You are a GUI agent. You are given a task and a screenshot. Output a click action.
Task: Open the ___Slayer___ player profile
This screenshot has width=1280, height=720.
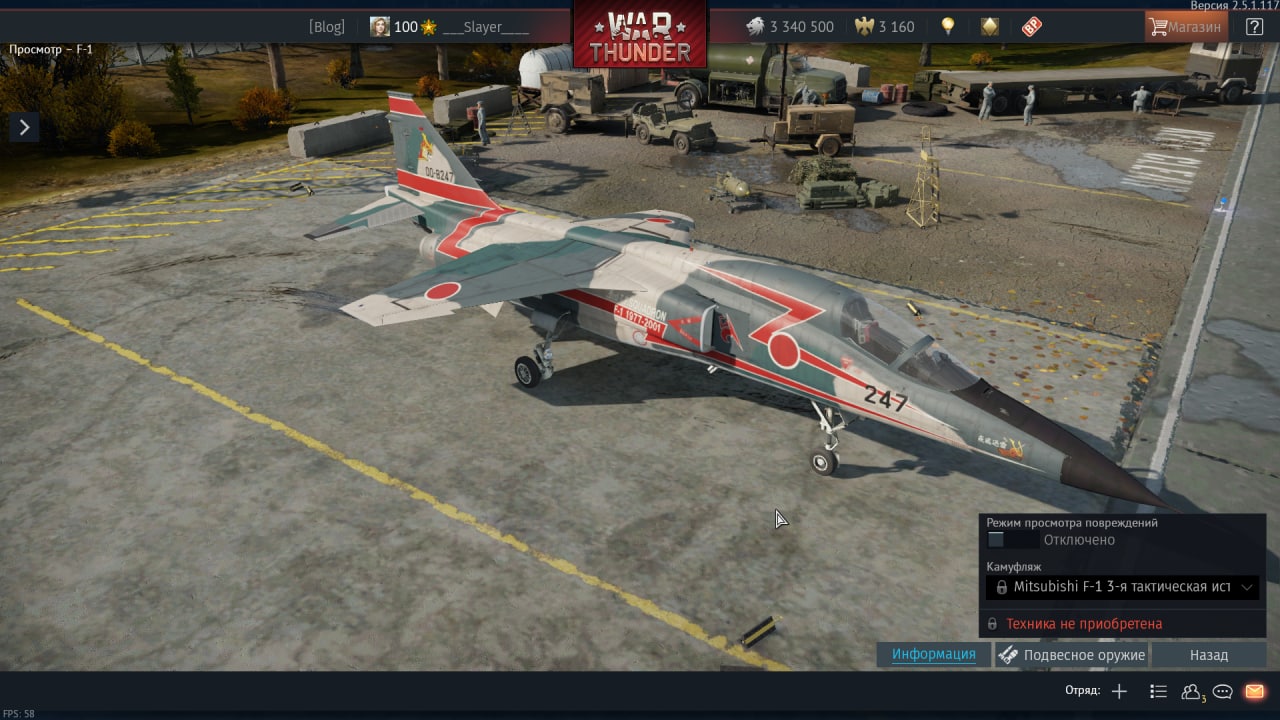point(486,27)
